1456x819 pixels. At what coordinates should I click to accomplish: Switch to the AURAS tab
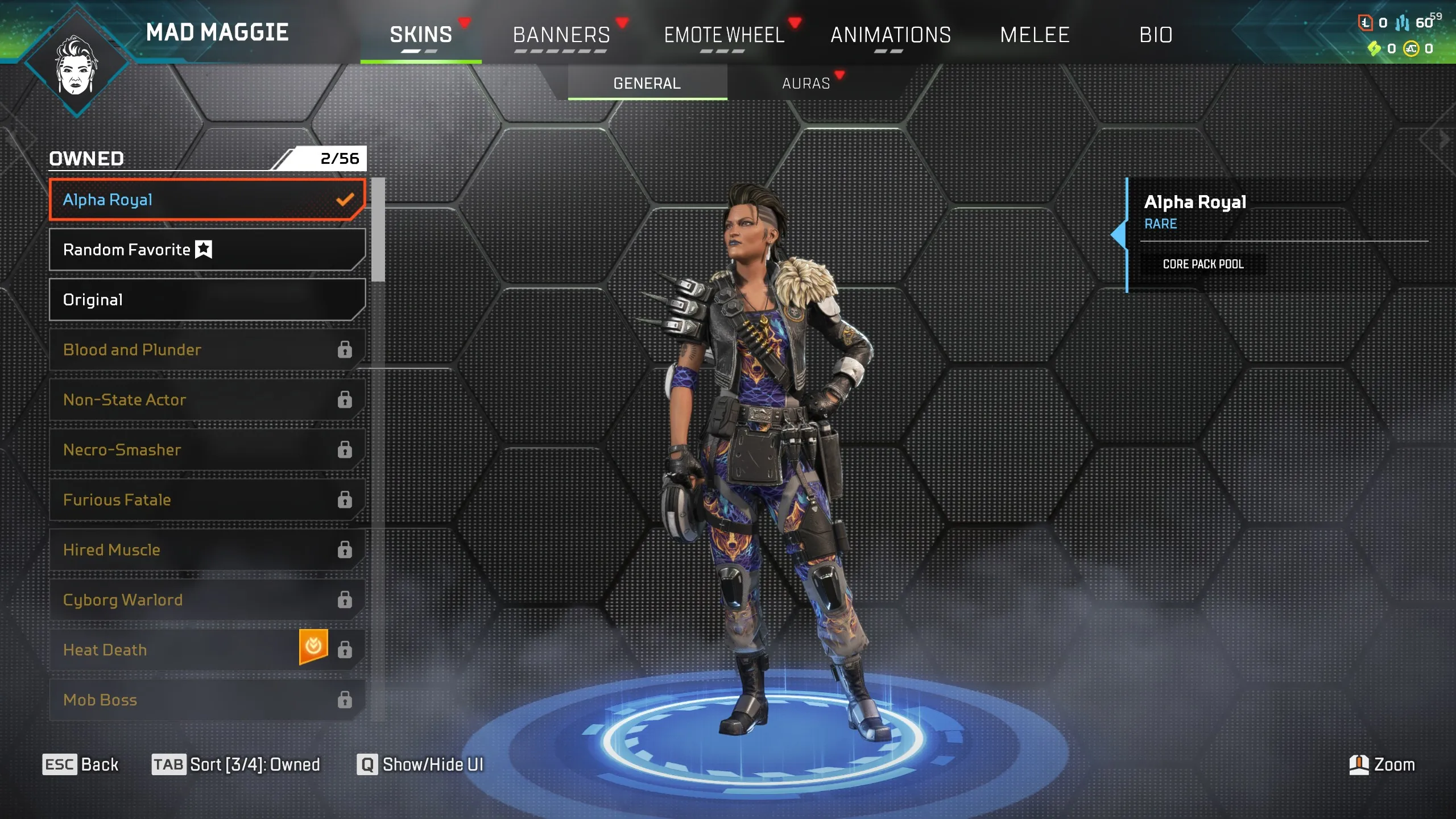(805, 83)
